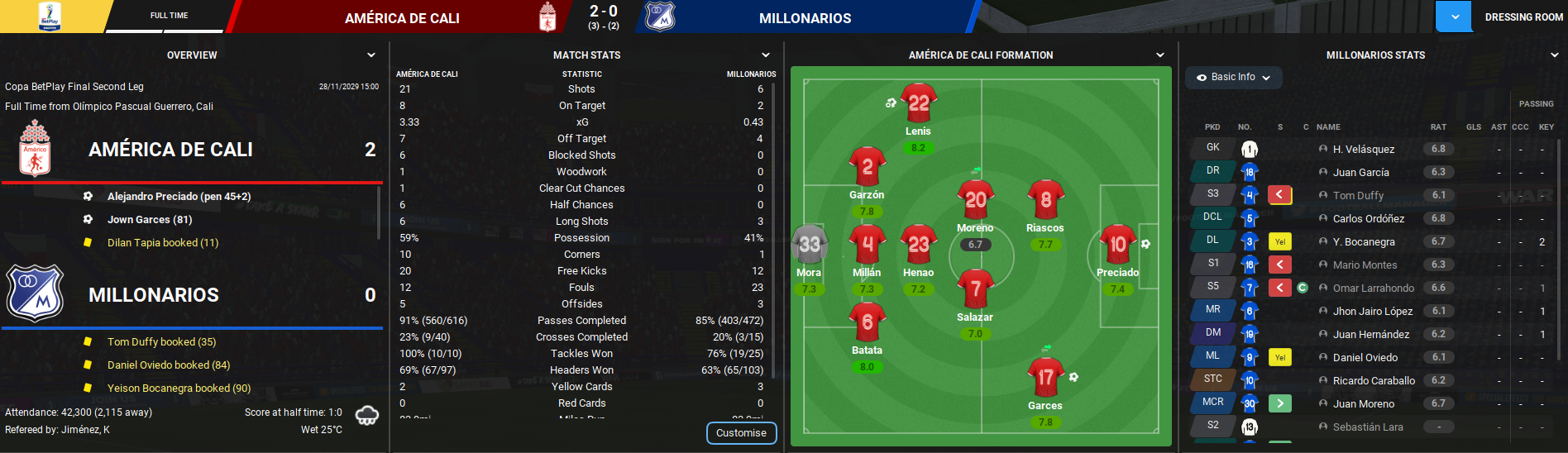Choose Preciado's number 10 shirt
1568x453 pixels.
coord(1117,245)
